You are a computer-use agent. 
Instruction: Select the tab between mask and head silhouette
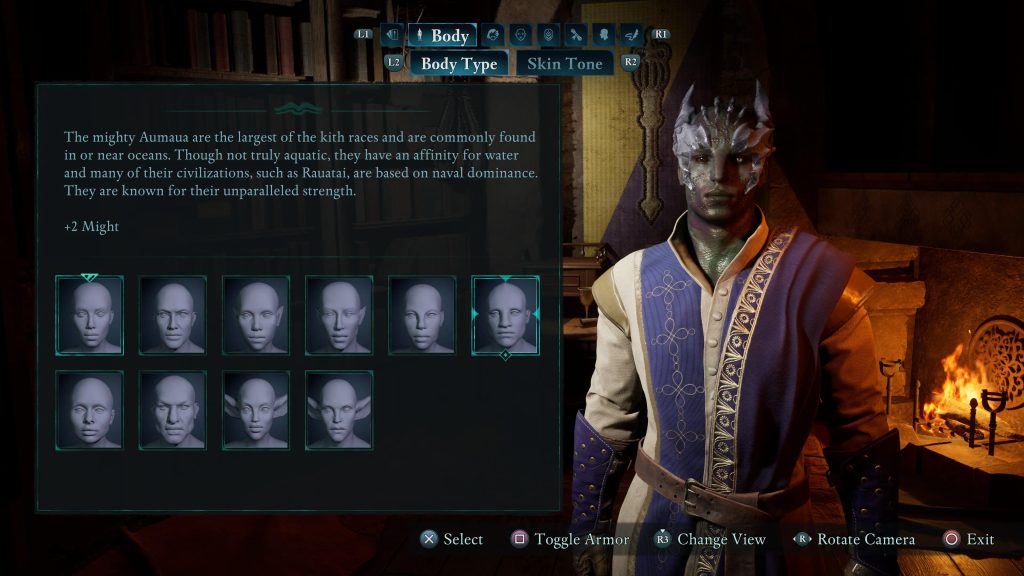[x=576, y=36]
